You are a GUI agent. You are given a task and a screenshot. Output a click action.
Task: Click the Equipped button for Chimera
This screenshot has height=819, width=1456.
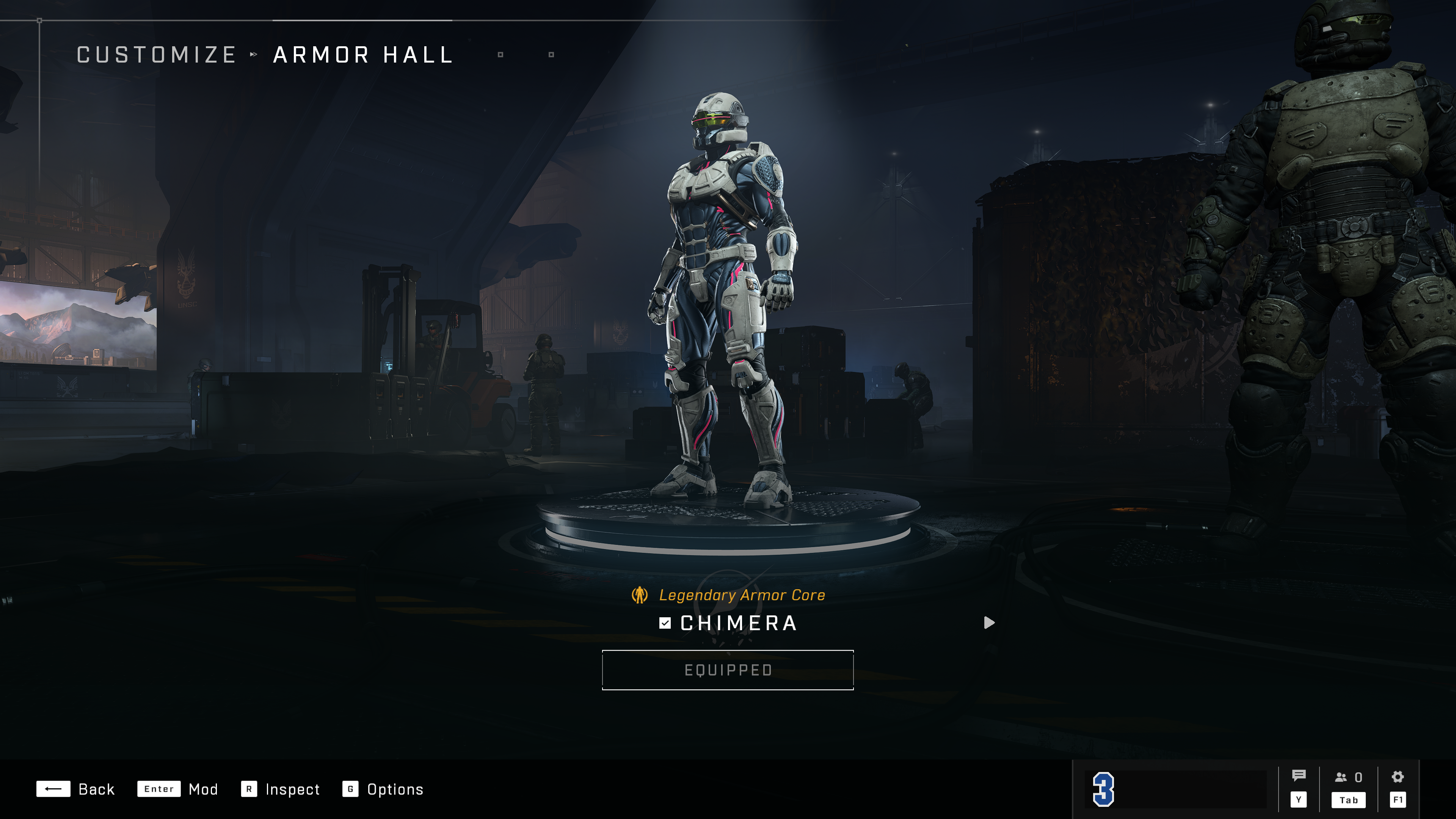click(x=728, y=670)
